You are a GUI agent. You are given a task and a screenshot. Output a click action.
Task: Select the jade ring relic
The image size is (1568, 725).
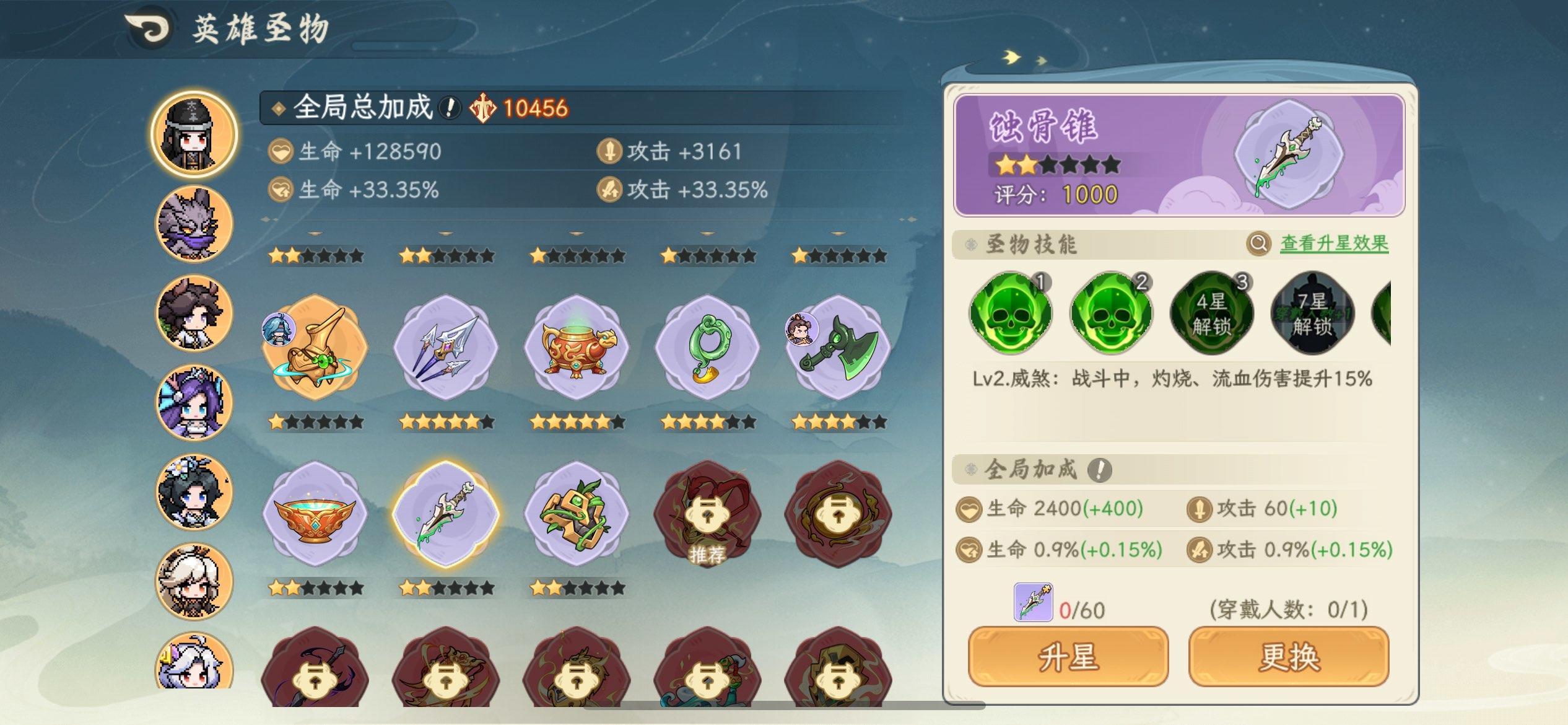(706, 349)
